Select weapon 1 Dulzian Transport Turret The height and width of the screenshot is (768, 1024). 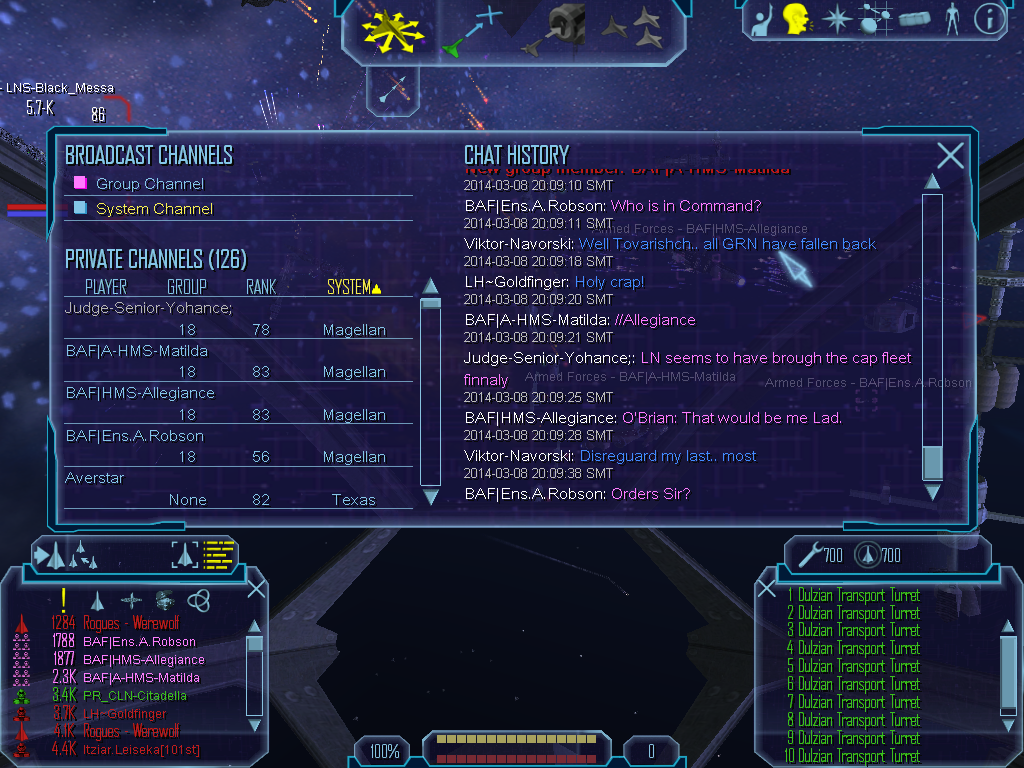point(853,596)
